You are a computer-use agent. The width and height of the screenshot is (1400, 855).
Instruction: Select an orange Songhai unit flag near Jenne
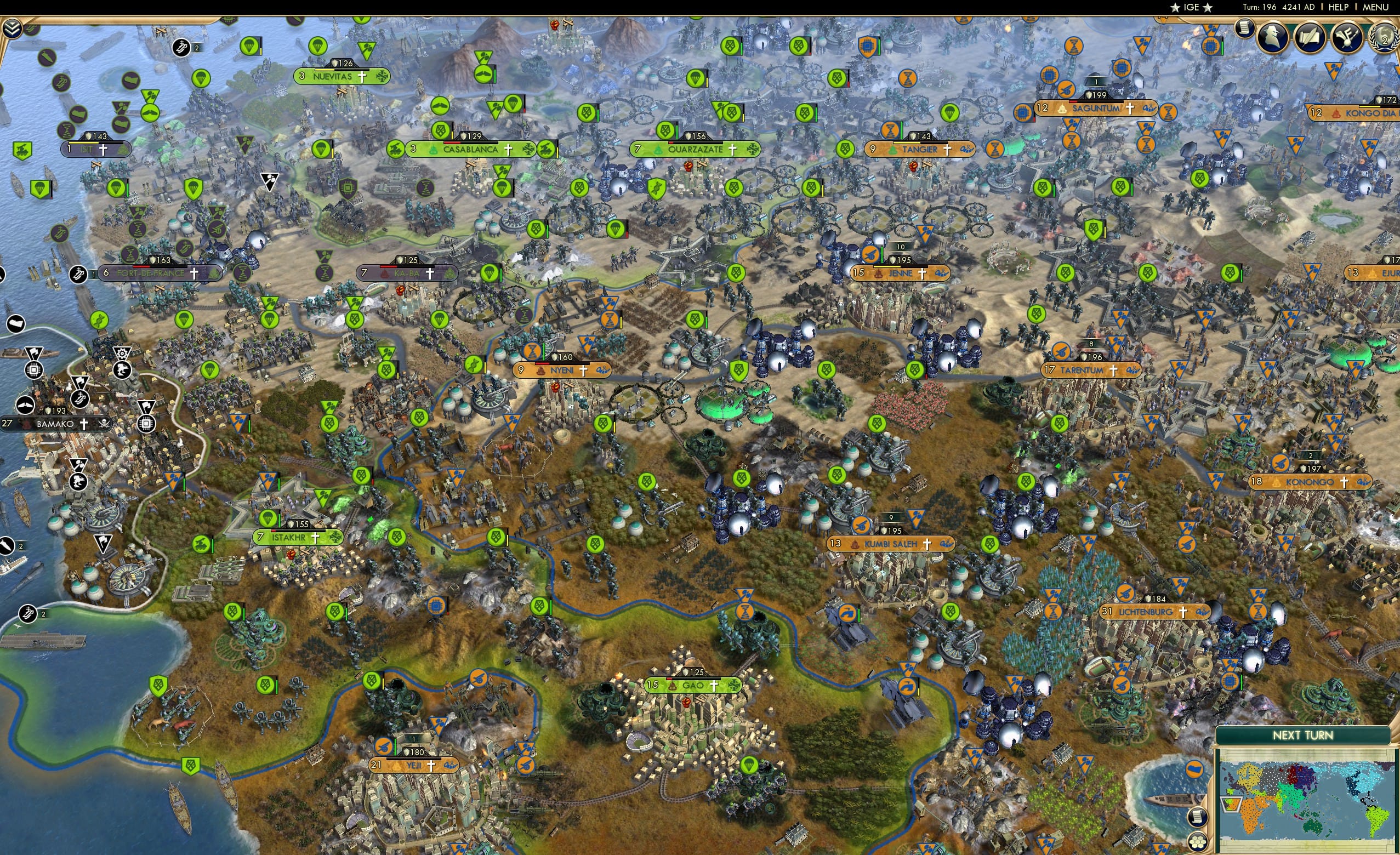[x=872, y=255]
